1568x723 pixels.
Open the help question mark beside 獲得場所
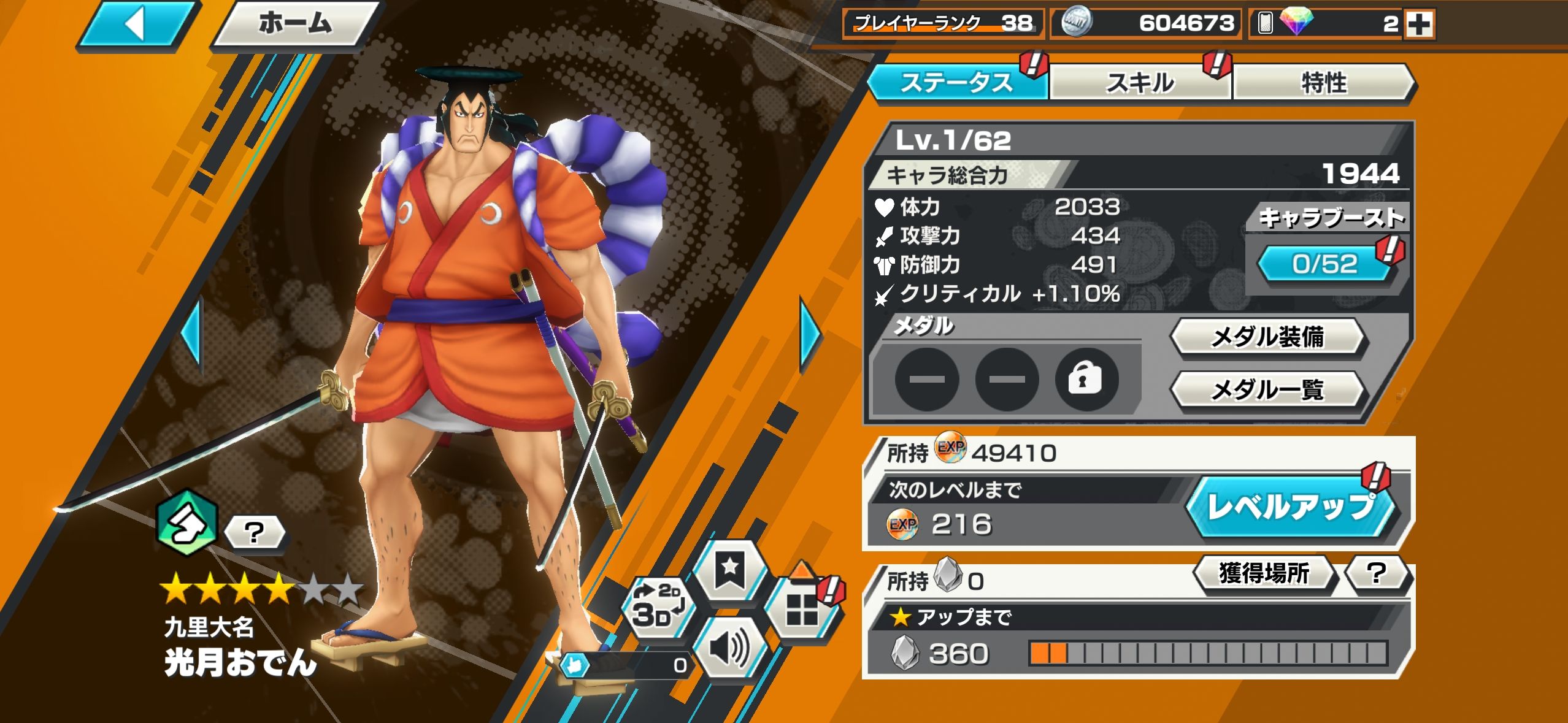[x=1377, y=573]
